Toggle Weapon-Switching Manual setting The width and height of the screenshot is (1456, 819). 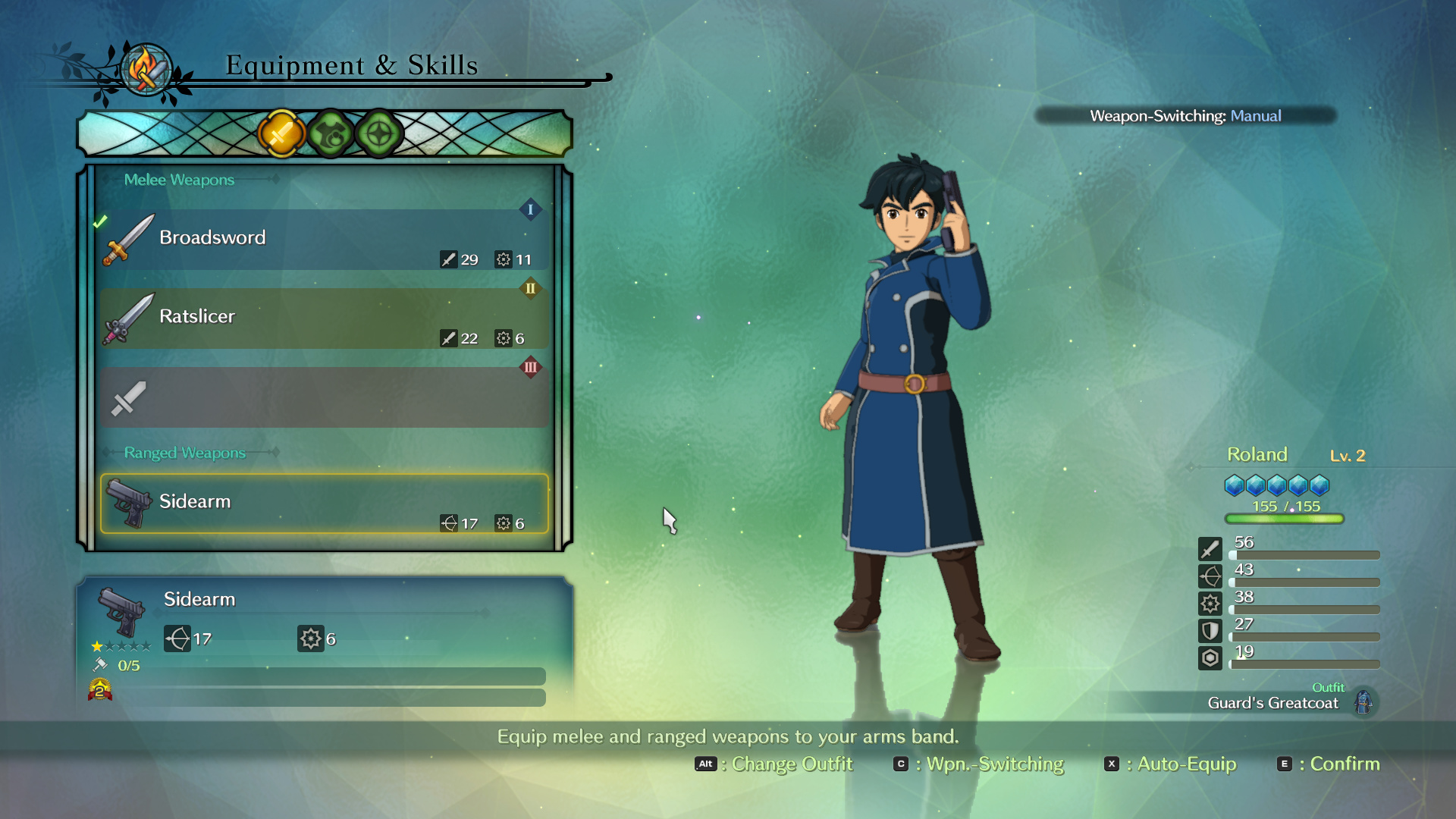[1185, 116]
